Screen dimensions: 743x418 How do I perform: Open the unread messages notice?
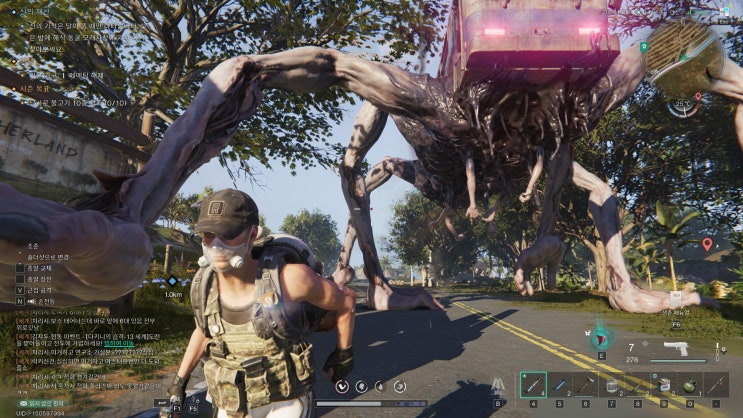pyautogui.click(x=40, y=401)
